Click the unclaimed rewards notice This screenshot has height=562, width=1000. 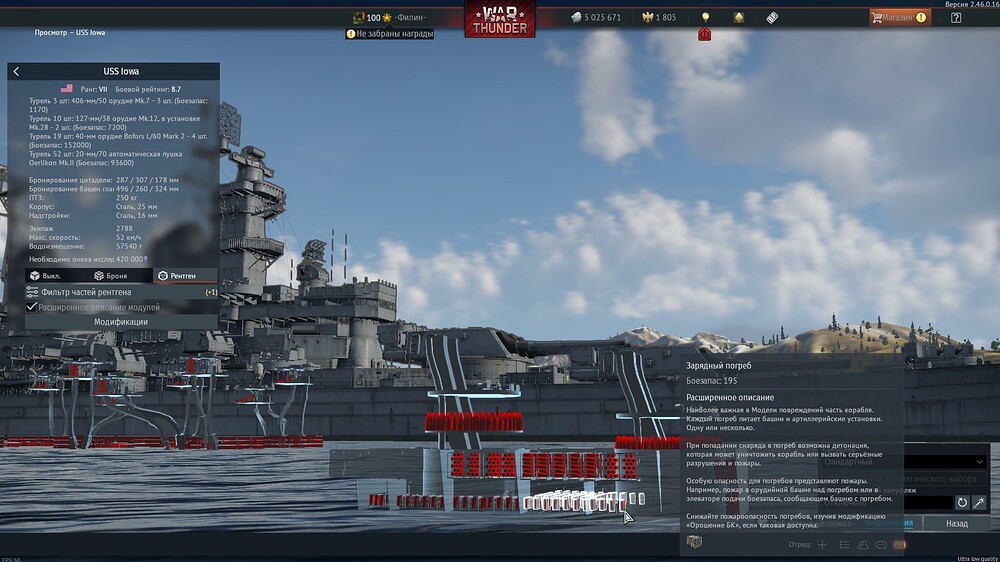coord(391,33)
